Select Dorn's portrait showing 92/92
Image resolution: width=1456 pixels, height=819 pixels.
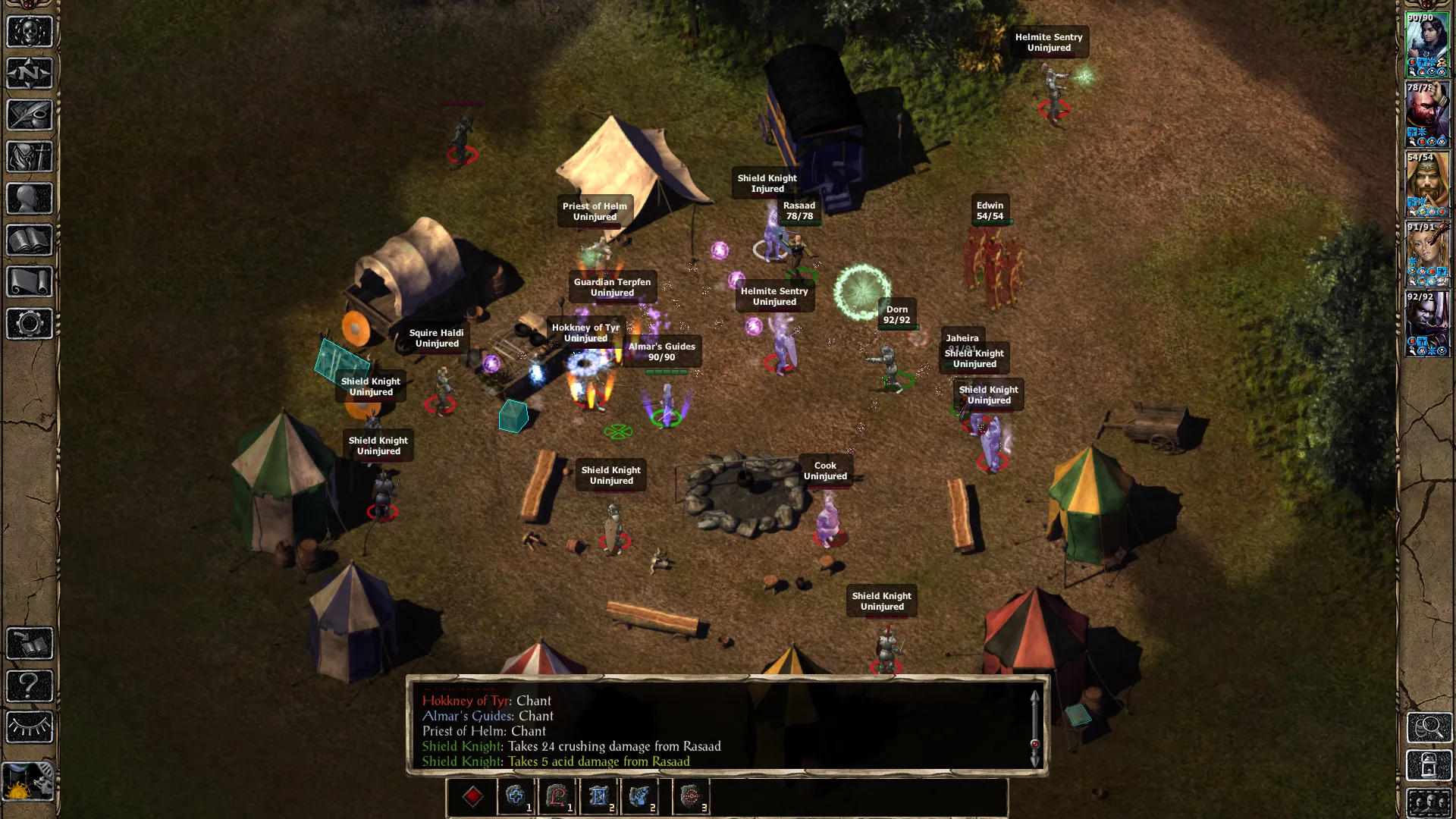[1427, 324]
